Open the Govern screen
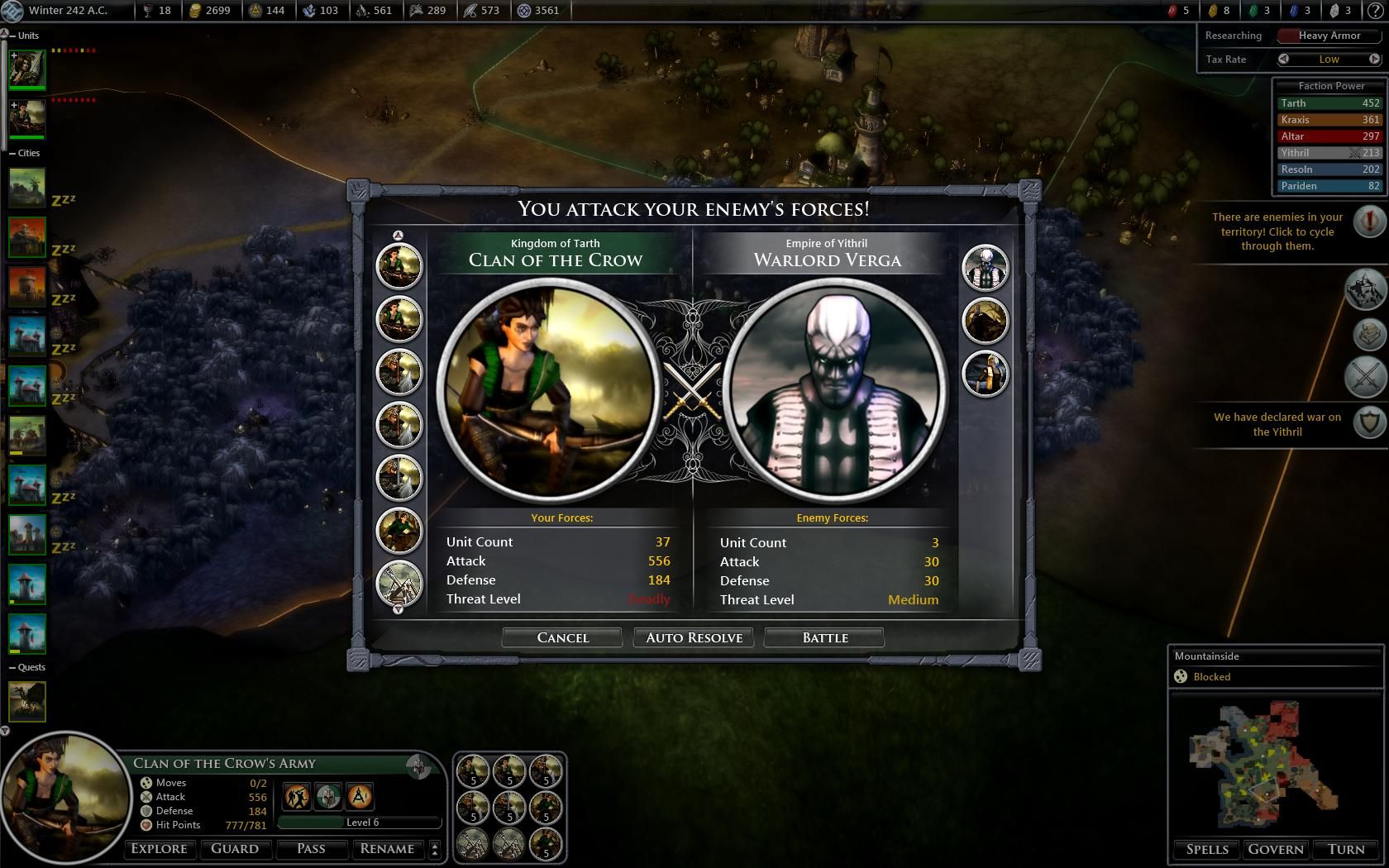1389x868 pixels. tap(1276, 849)
